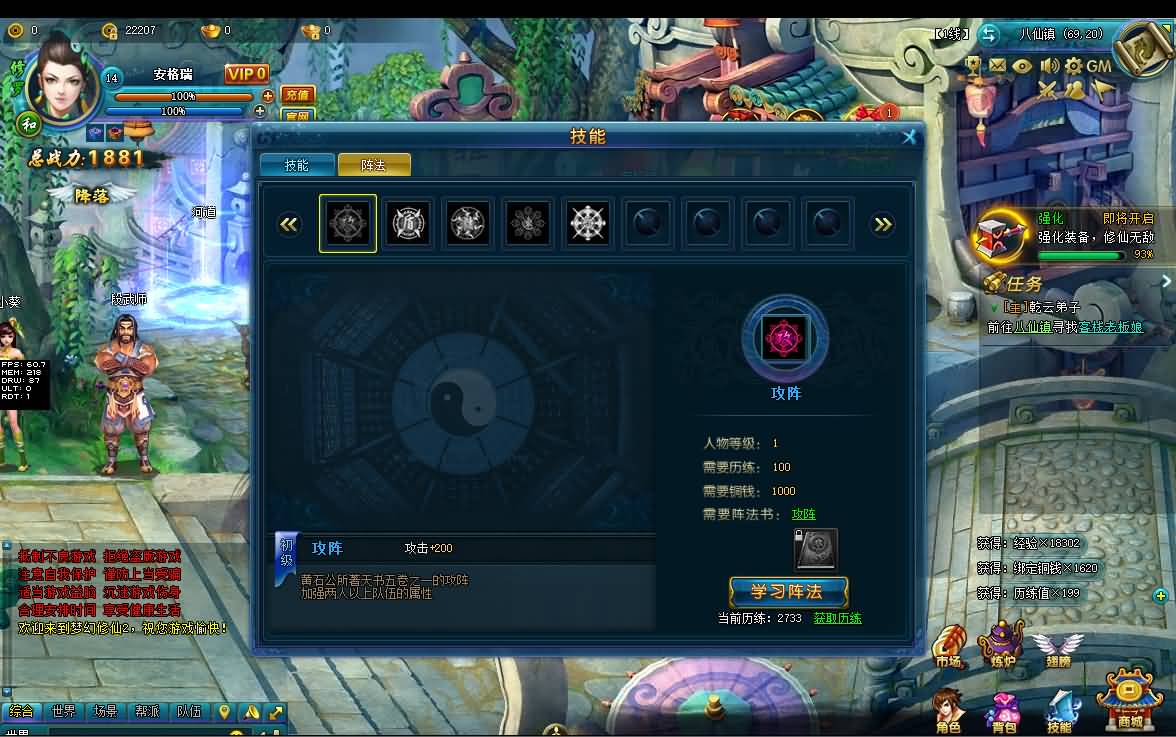1176x737 pixels.
Task: Open the 角色 character sheet
Action: 948,709
